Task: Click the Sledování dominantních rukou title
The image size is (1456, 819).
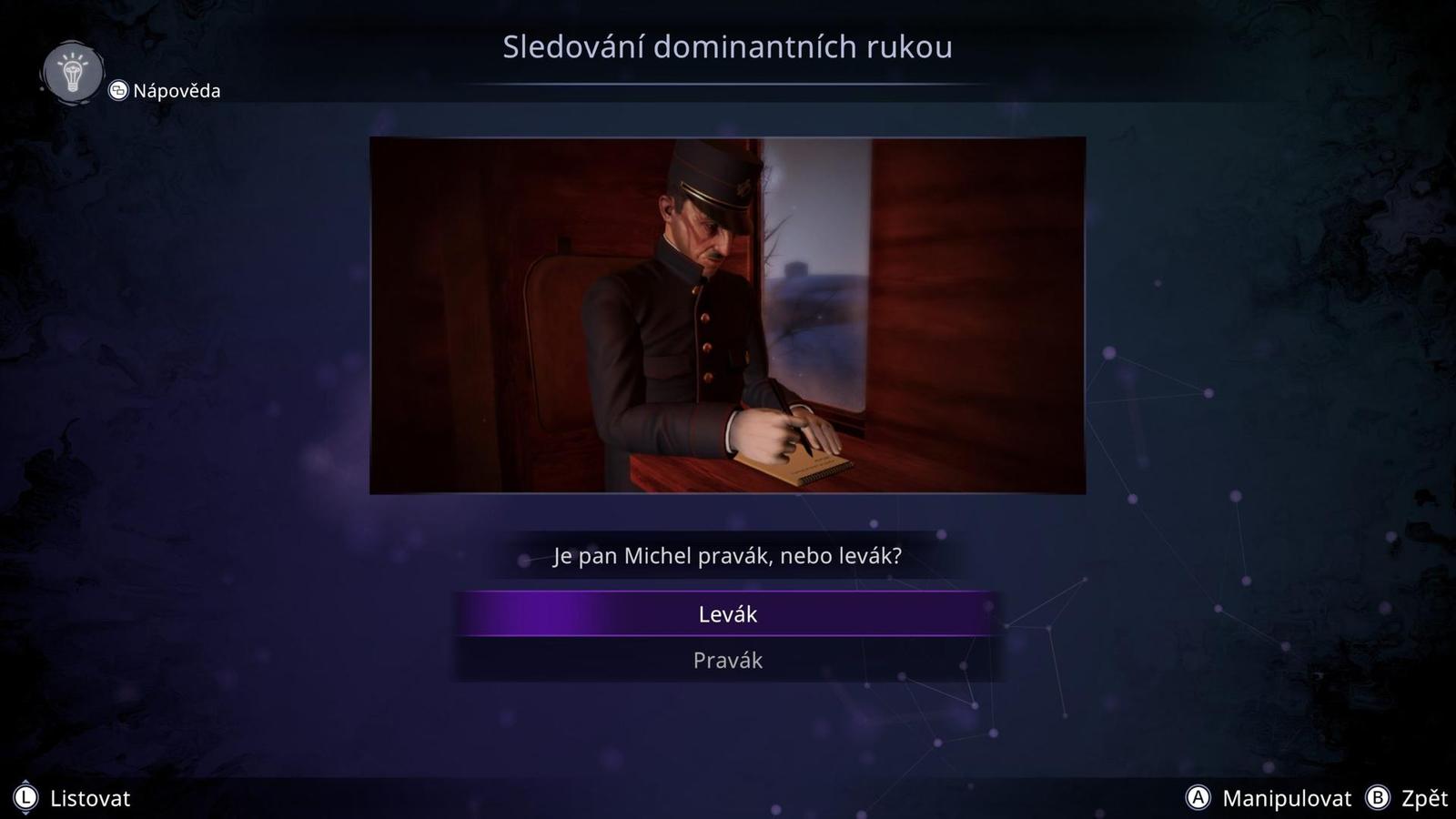Action: (727, 48)
